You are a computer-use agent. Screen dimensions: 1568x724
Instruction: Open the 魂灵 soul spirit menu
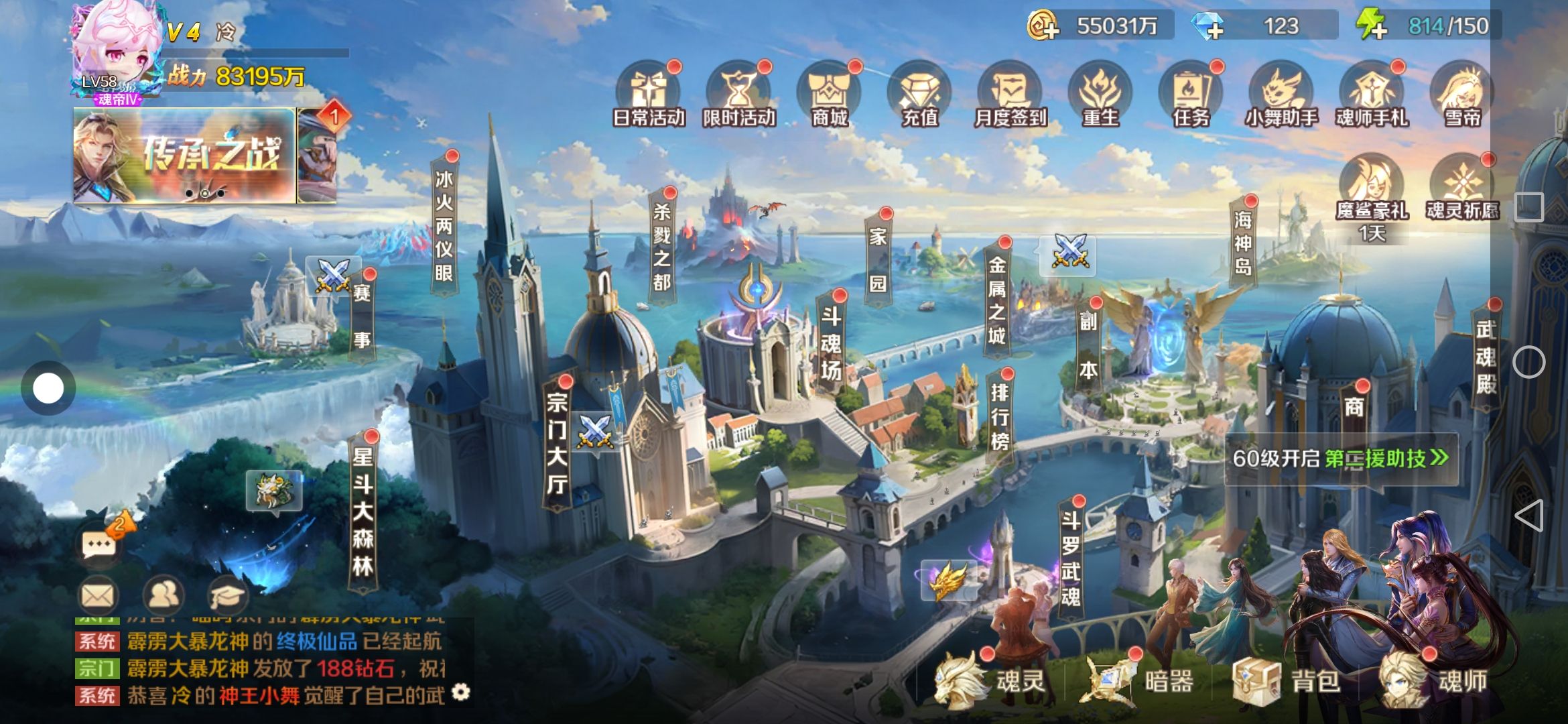coord(990,681)
